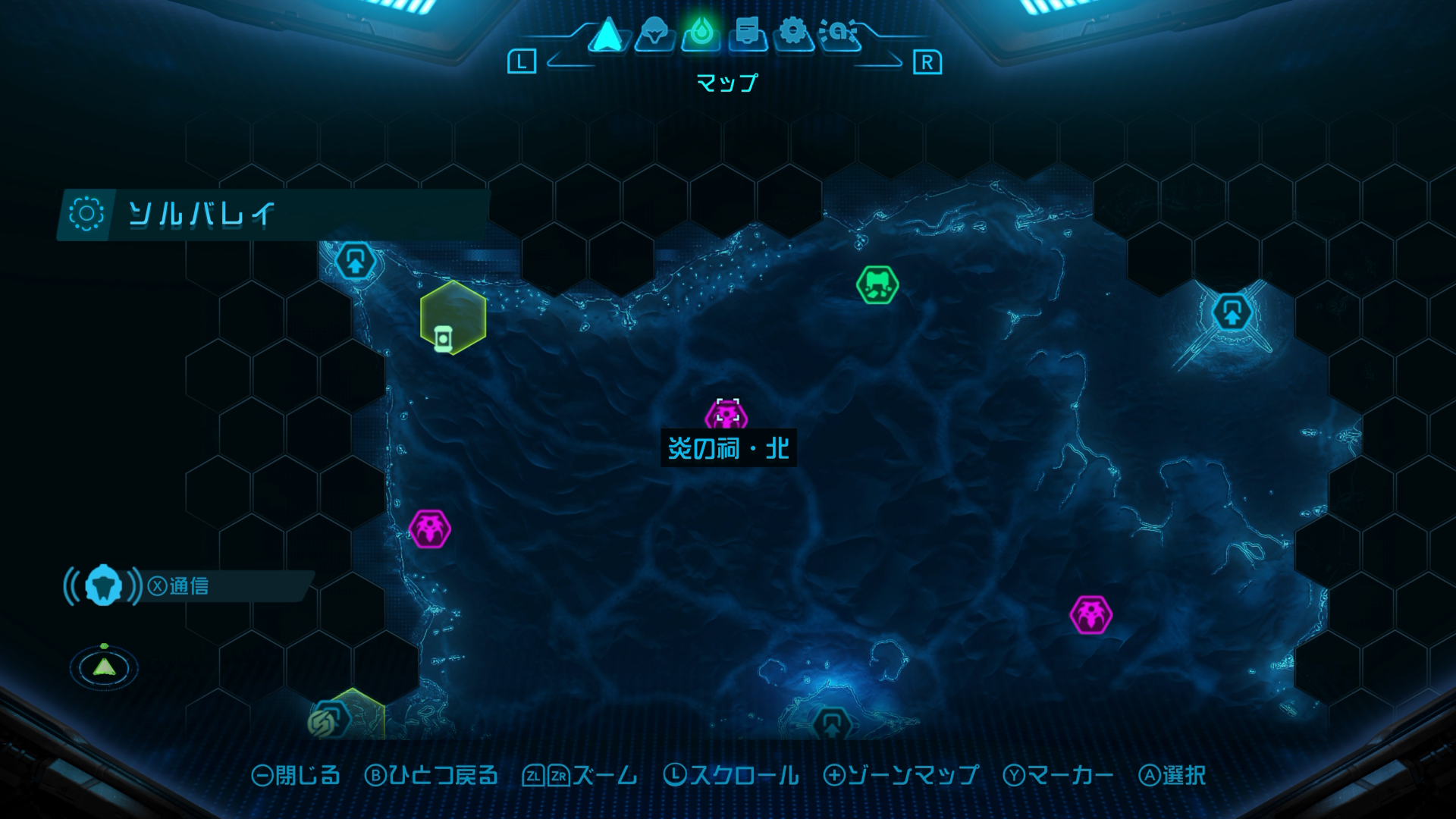Open the Samus helmet tab
This screenshot has height=819, width=1456.
pos(654,34)
